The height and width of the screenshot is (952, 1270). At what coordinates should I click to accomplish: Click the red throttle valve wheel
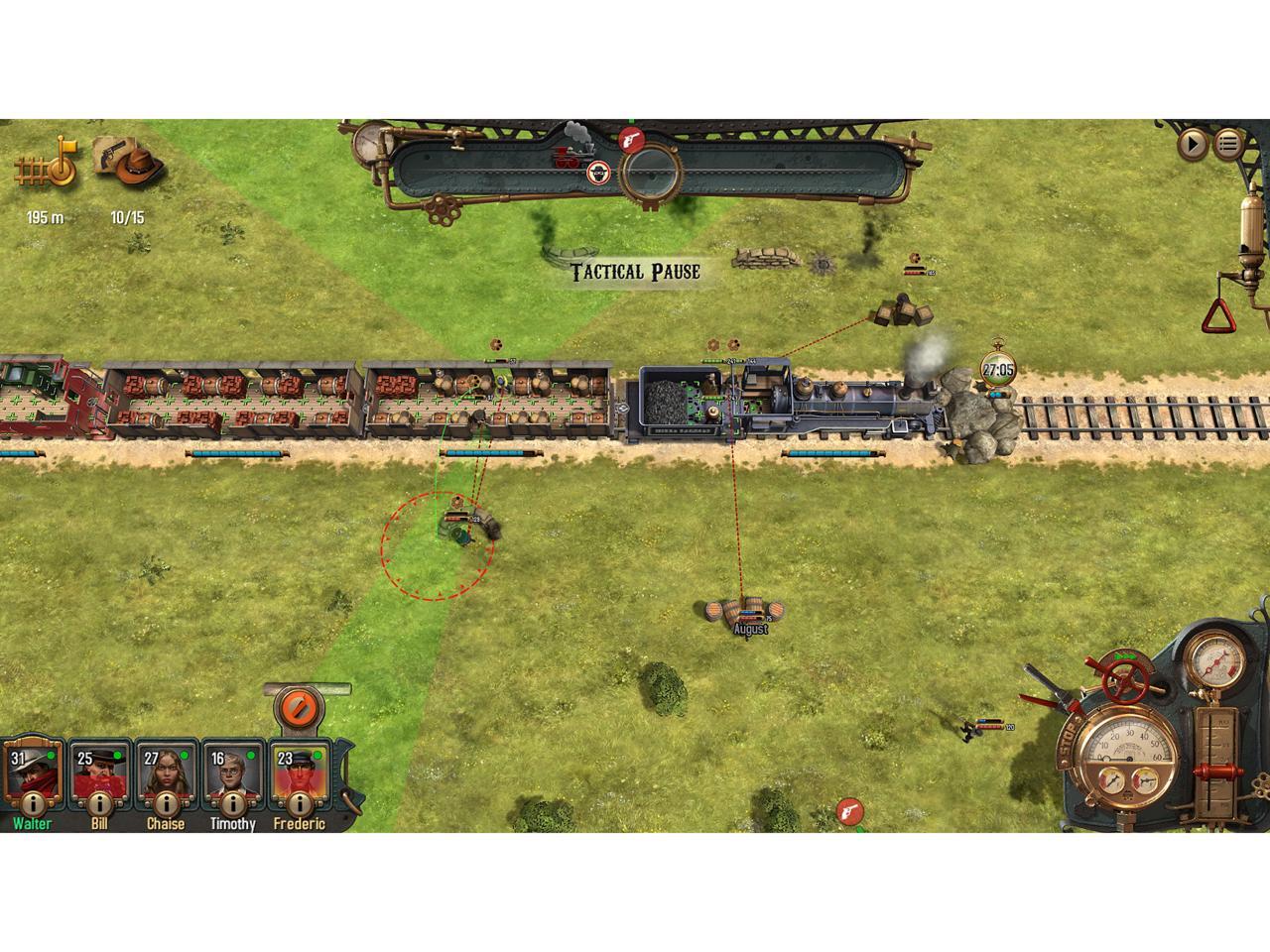tap(1124, 679)
